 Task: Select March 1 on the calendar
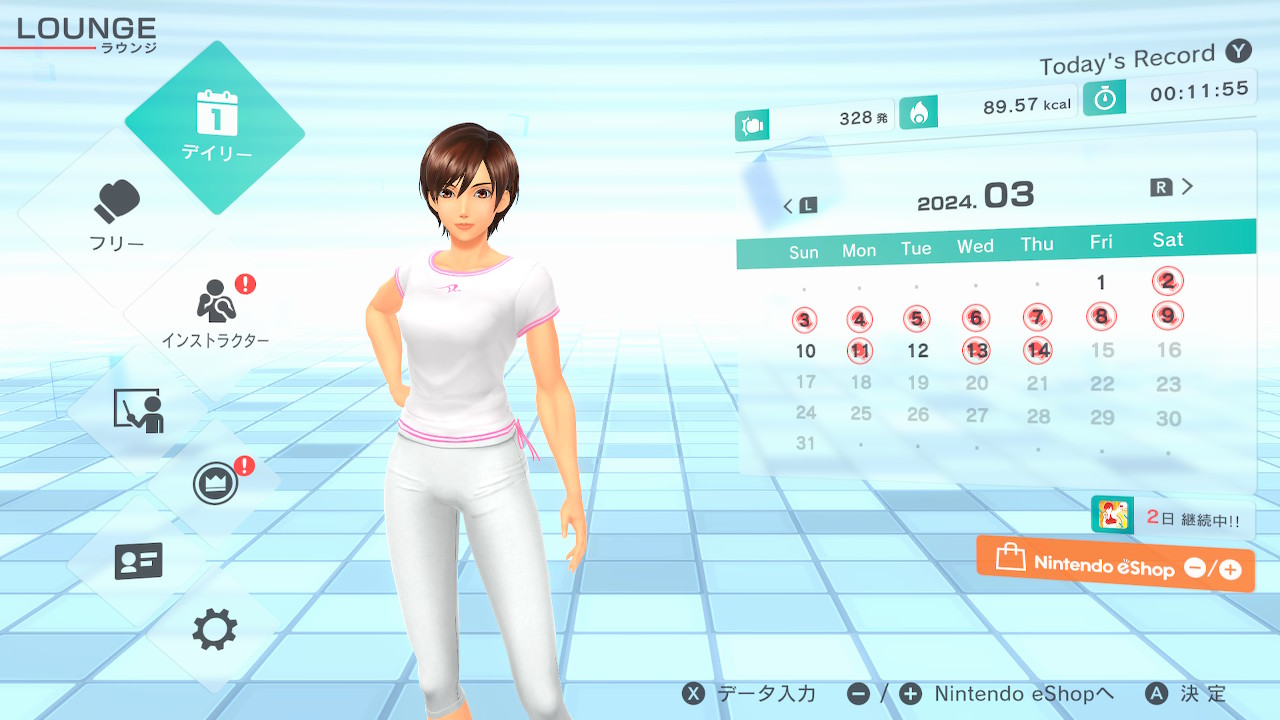click(1101, 283)
